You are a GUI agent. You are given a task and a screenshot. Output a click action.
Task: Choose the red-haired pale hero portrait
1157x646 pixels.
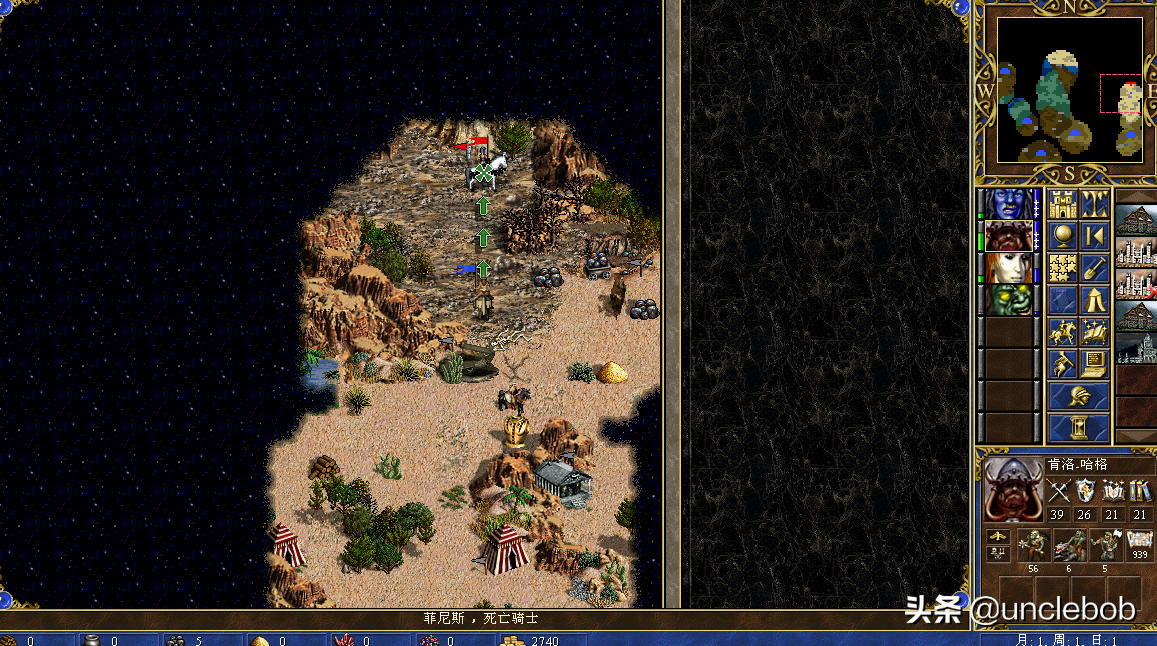pyautogui.click(x=1009, y=268)
